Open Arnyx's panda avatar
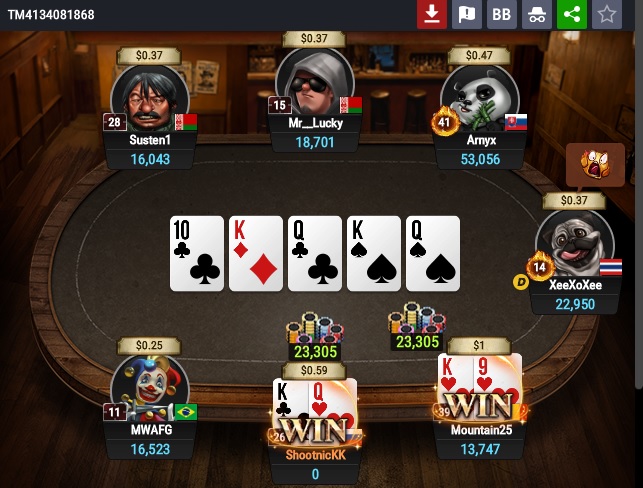 (478, 98)
